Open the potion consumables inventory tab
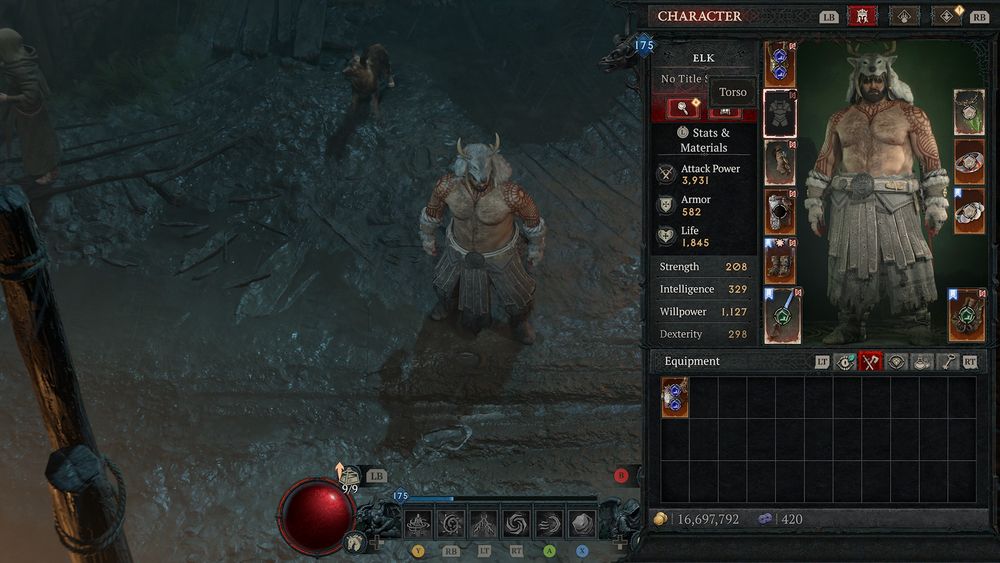 coord(921,362)
